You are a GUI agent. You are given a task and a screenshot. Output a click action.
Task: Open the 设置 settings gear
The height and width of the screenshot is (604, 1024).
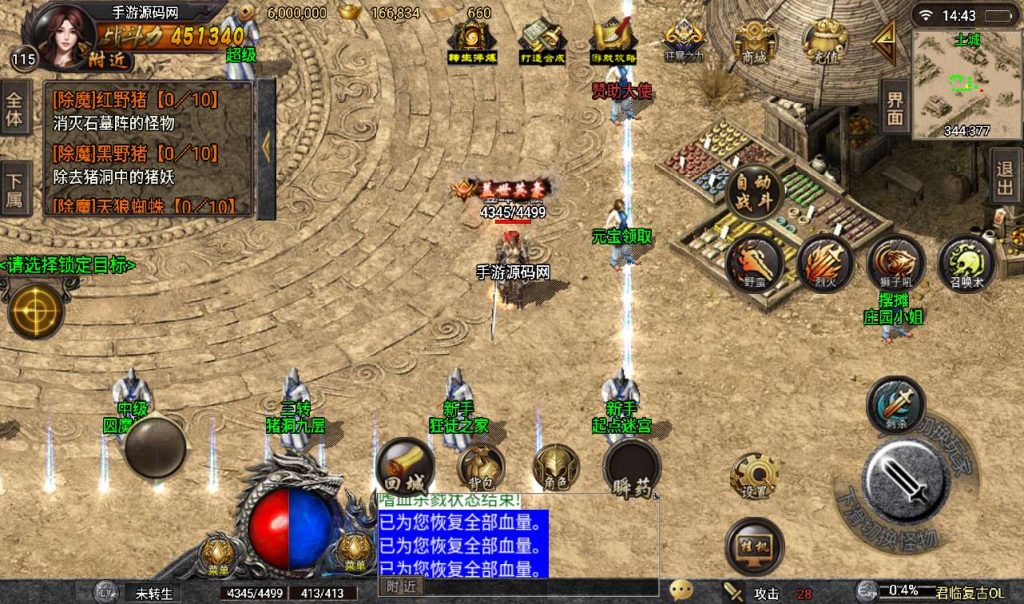[754, 477]
